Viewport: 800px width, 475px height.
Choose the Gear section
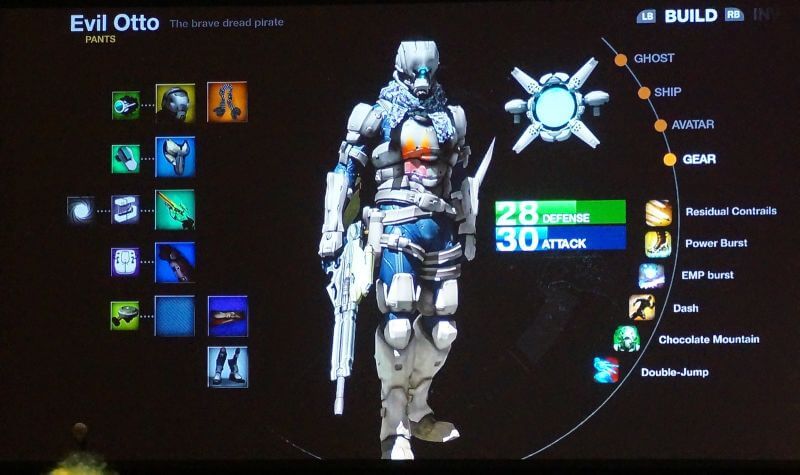[x=698, y=159]
